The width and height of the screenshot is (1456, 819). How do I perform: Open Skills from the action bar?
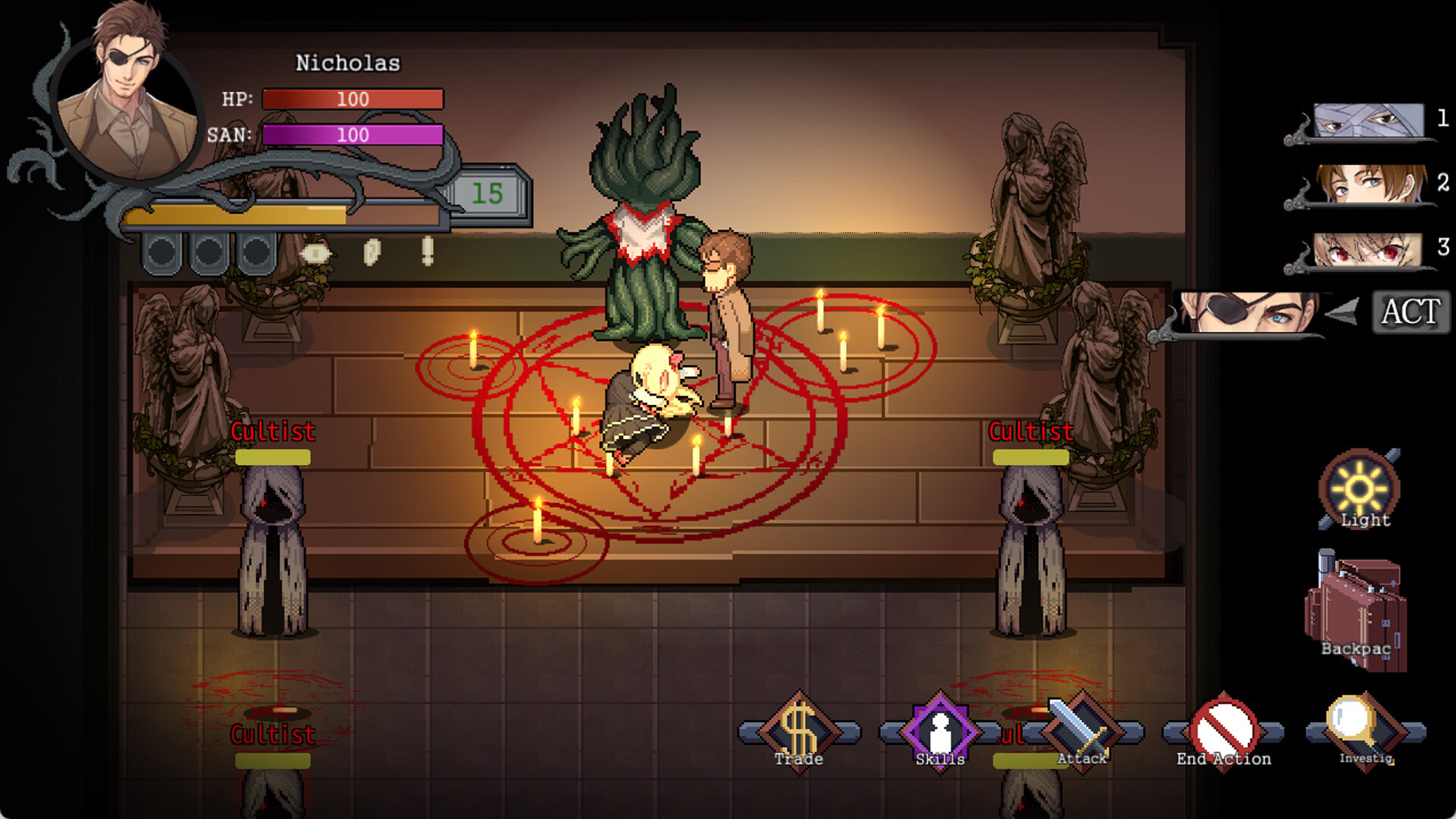940,730
